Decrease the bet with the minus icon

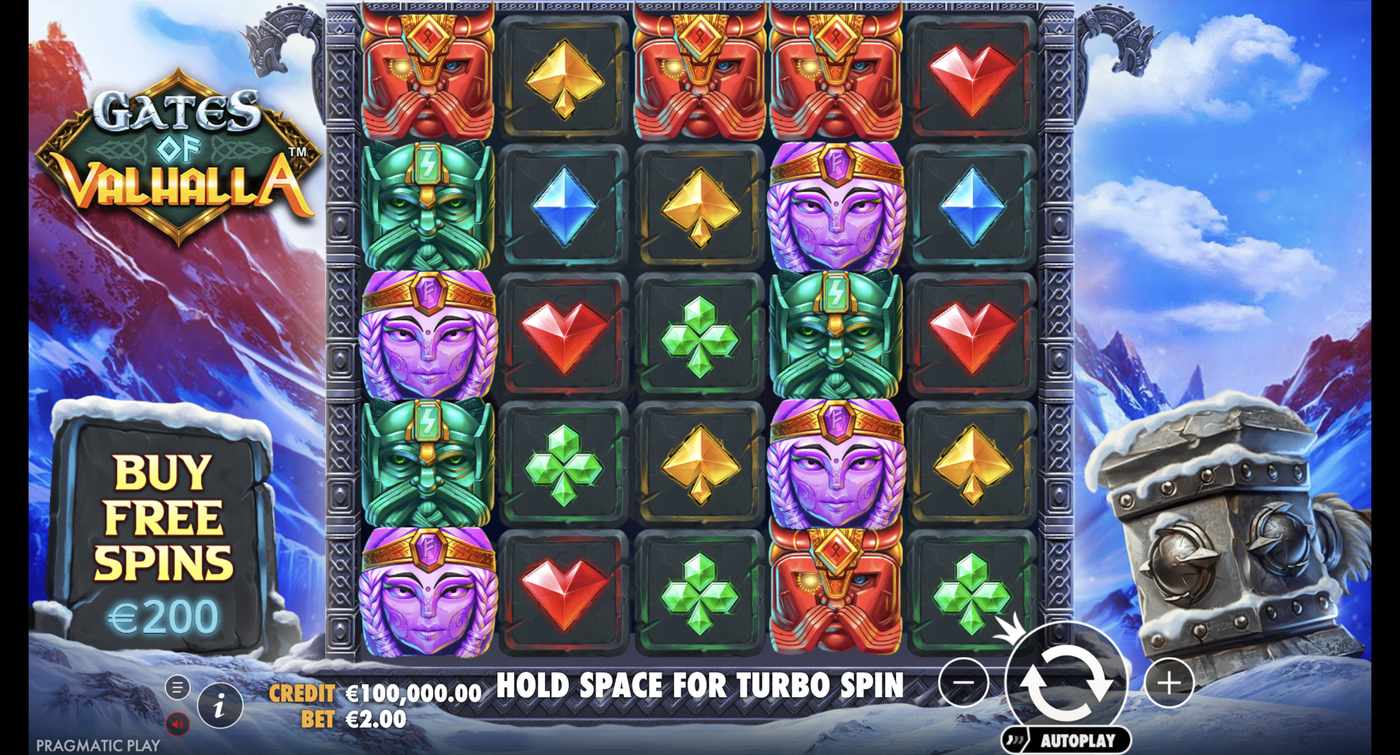[963, 681]
